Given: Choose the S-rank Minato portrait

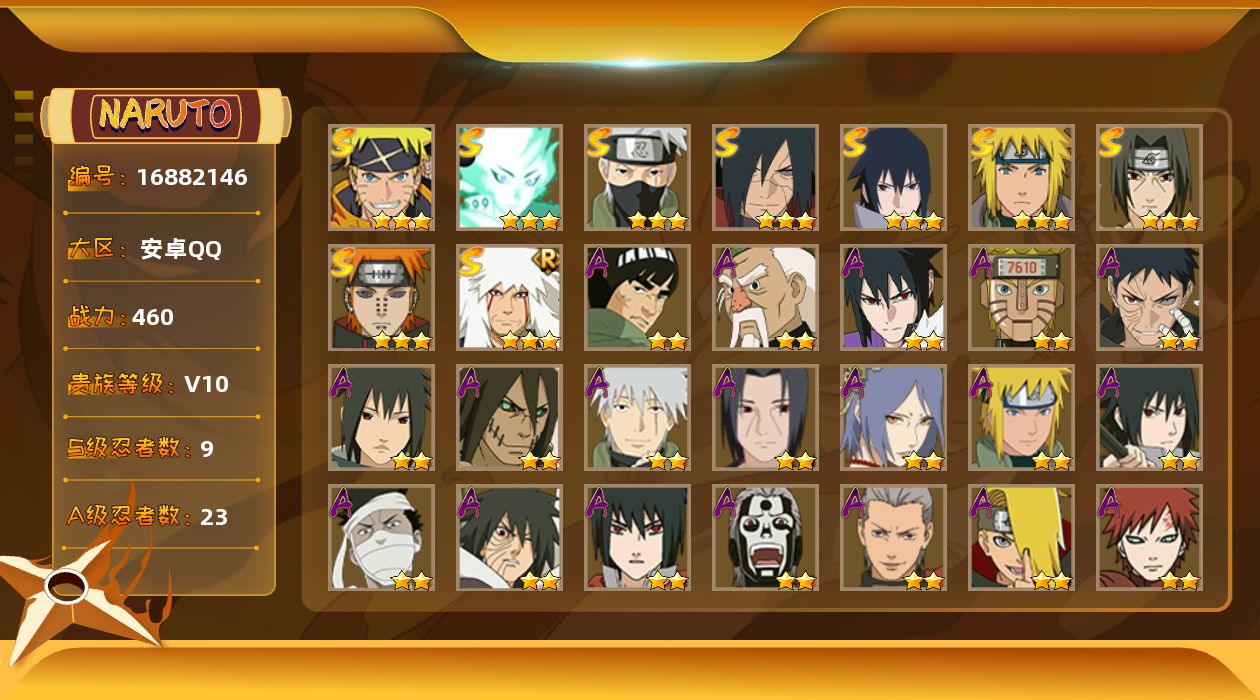Looking at the screenshot, I should click(x=1021, y=177).
